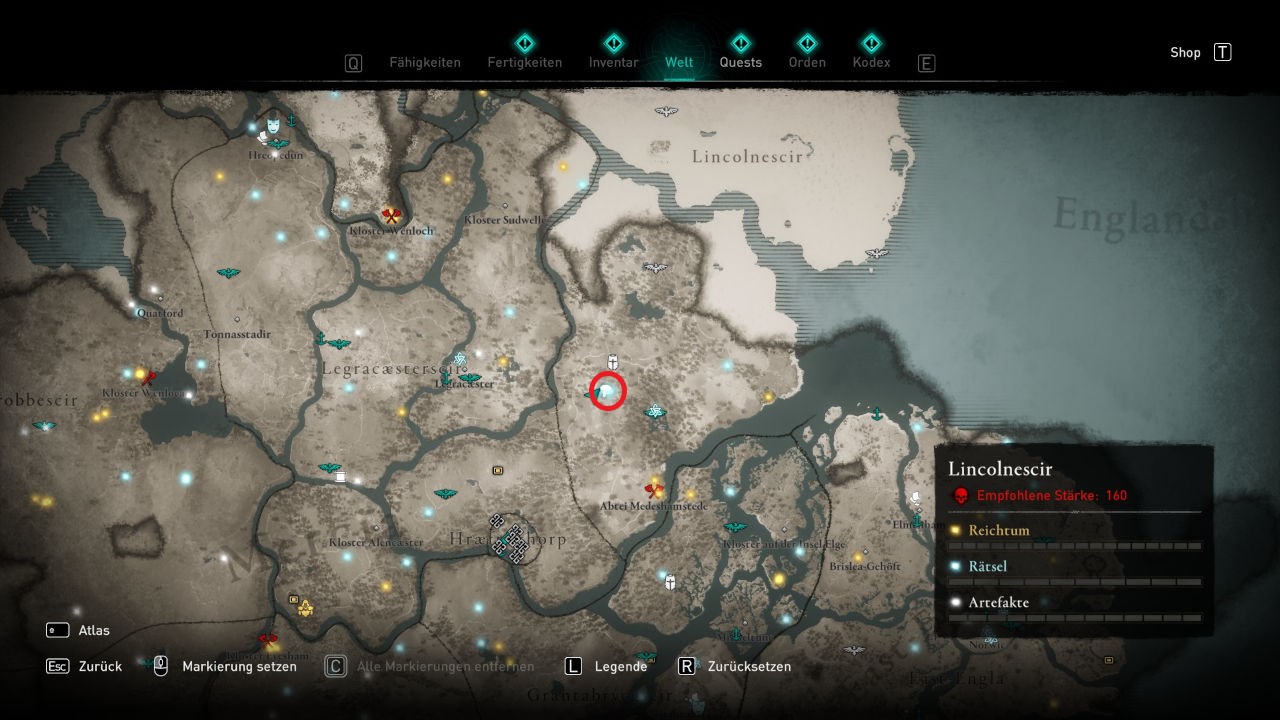Switch to the Fähigkeiten tab
This screenshot has height=720, width=1280.
pyautogui.click(x=425, y=62)
